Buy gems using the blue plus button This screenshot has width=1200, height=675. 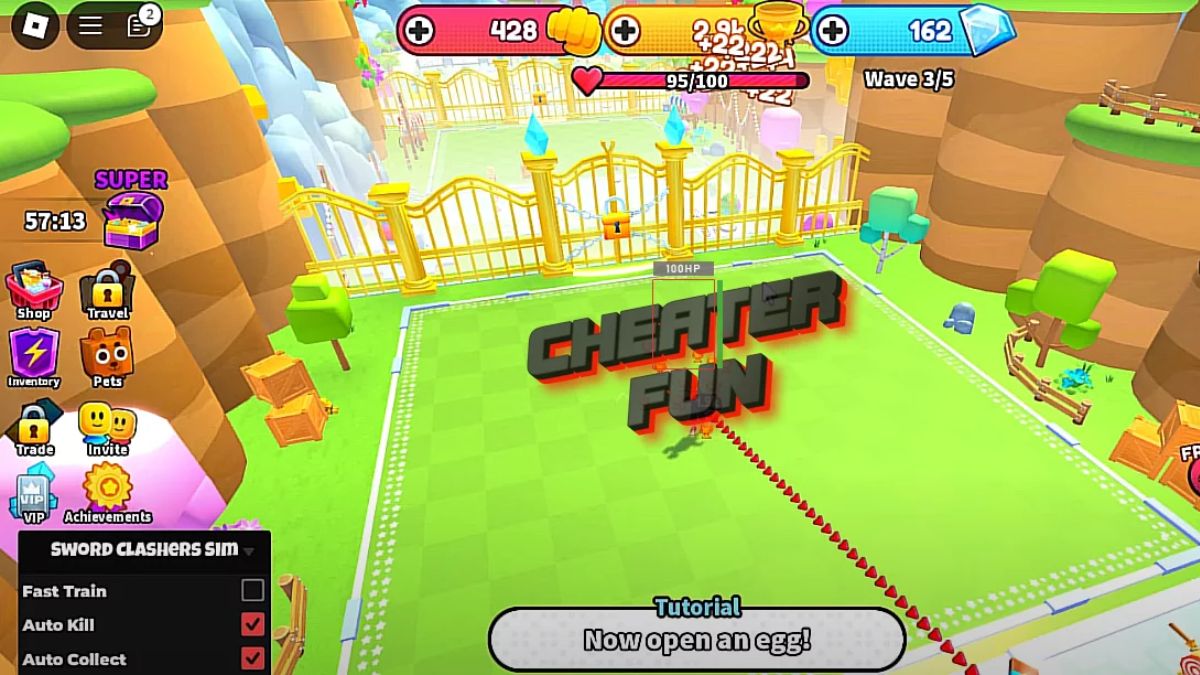pyautogui.click(x=831, y=31)
